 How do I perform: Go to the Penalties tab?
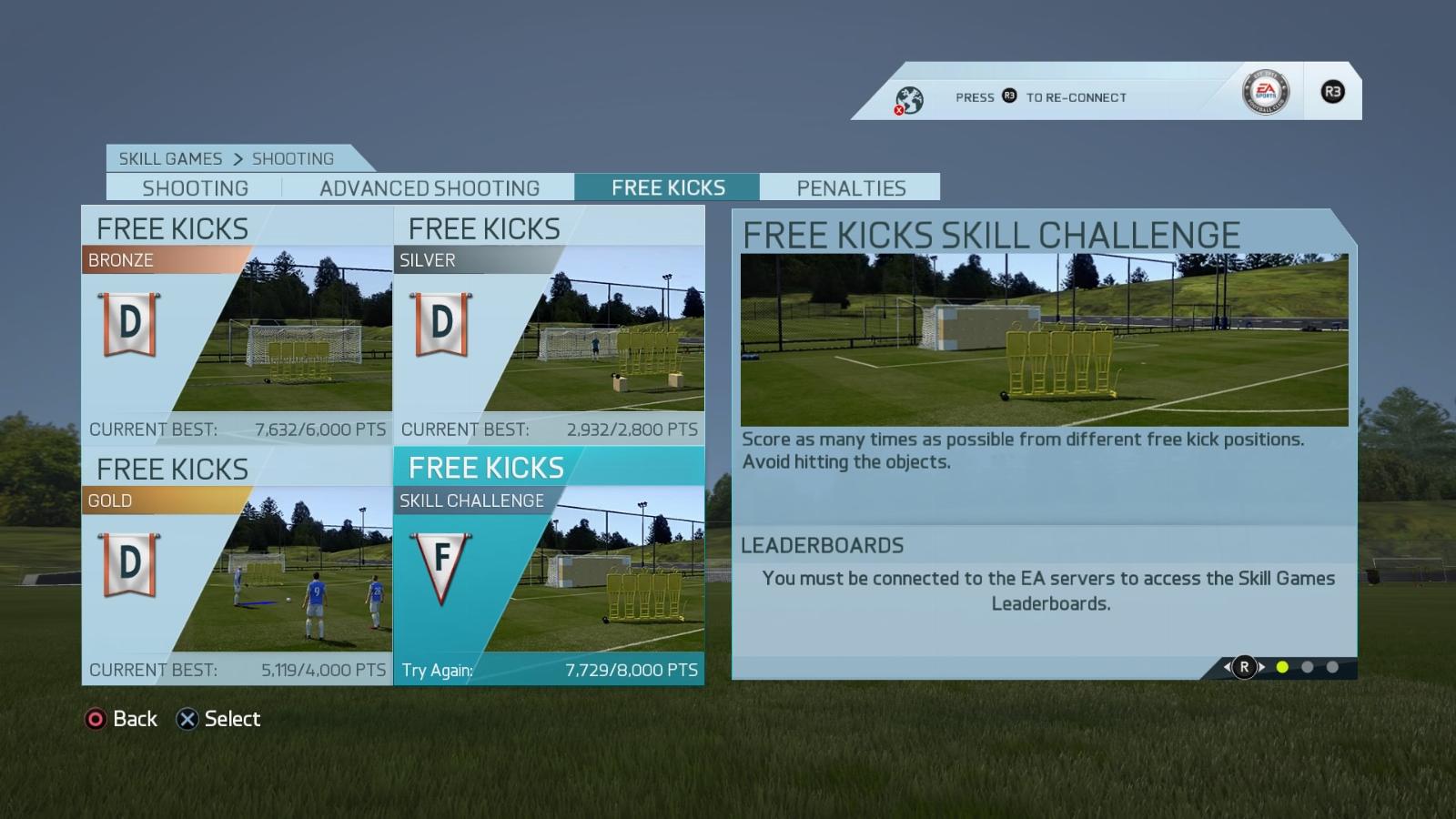tap(851, 187)
